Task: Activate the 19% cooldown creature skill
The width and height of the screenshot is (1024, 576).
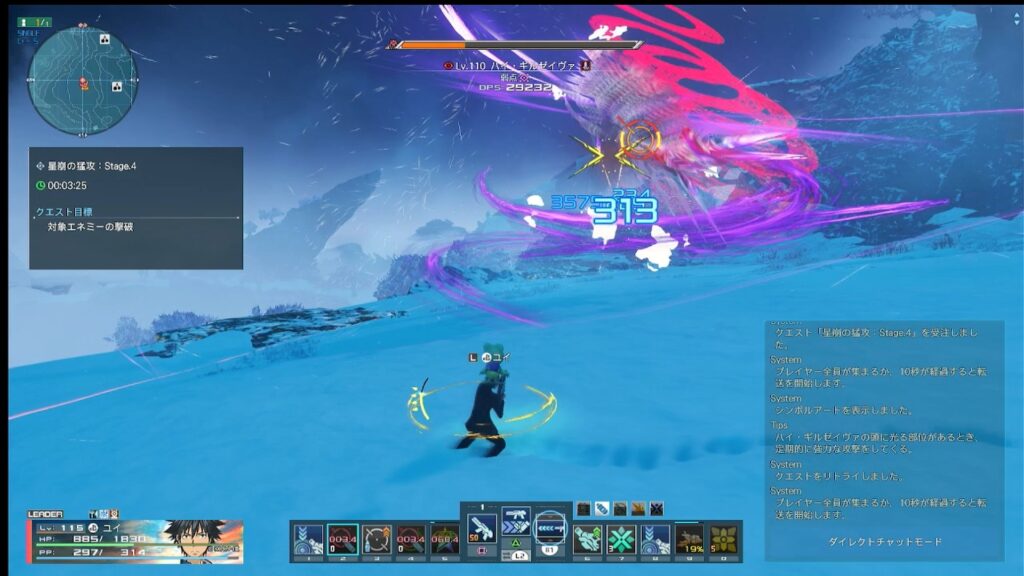Action: click(689, 539)
